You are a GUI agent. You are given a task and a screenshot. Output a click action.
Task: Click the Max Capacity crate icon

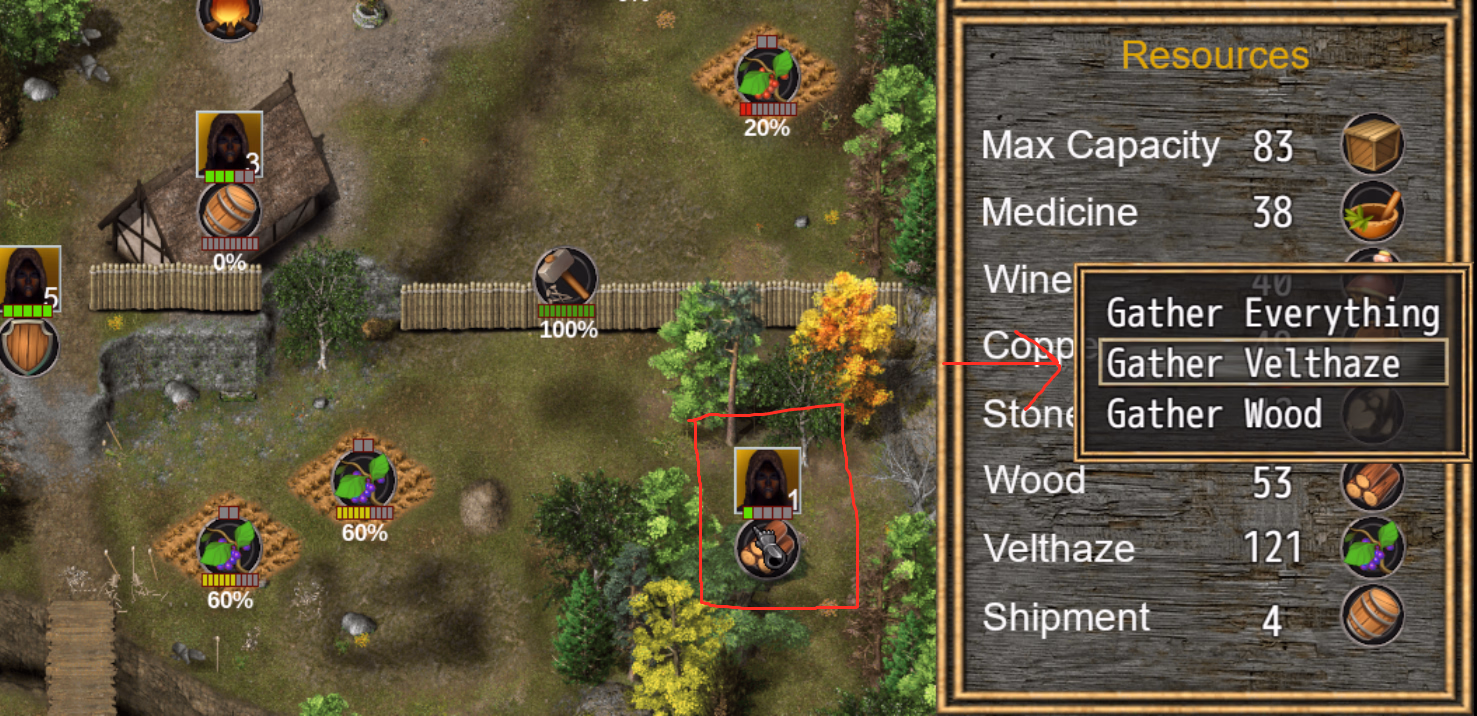click(x=1373, y=145)
